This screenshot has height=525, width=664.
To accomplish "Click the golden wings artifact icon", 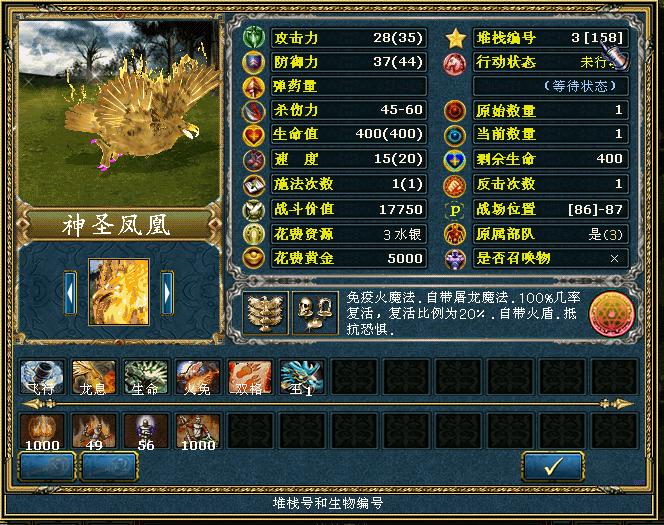I will coord(262,313).
